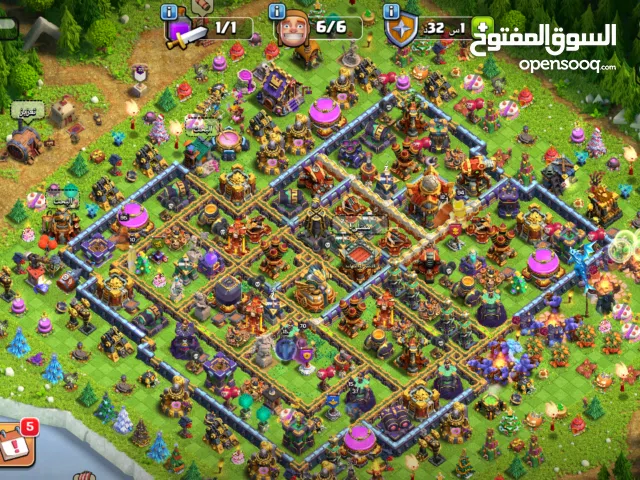Viewport: 640px width, 480px height.
Task: Tap the info icon above the laboratory counter
Action: tap(170, 11)
